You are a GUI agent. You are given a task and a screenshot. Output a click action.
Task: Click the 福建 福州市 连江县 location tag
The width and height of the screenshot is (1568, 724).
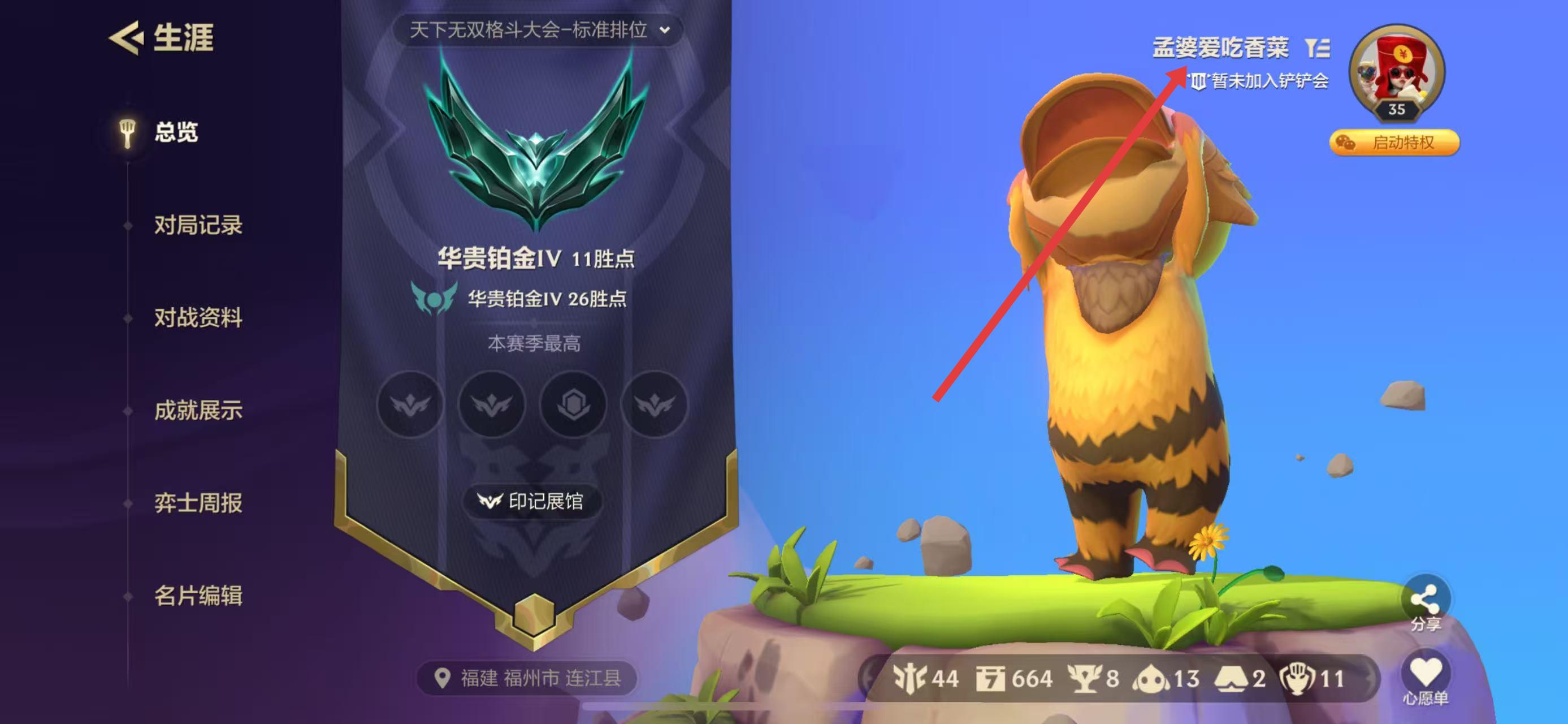(527, 678)
